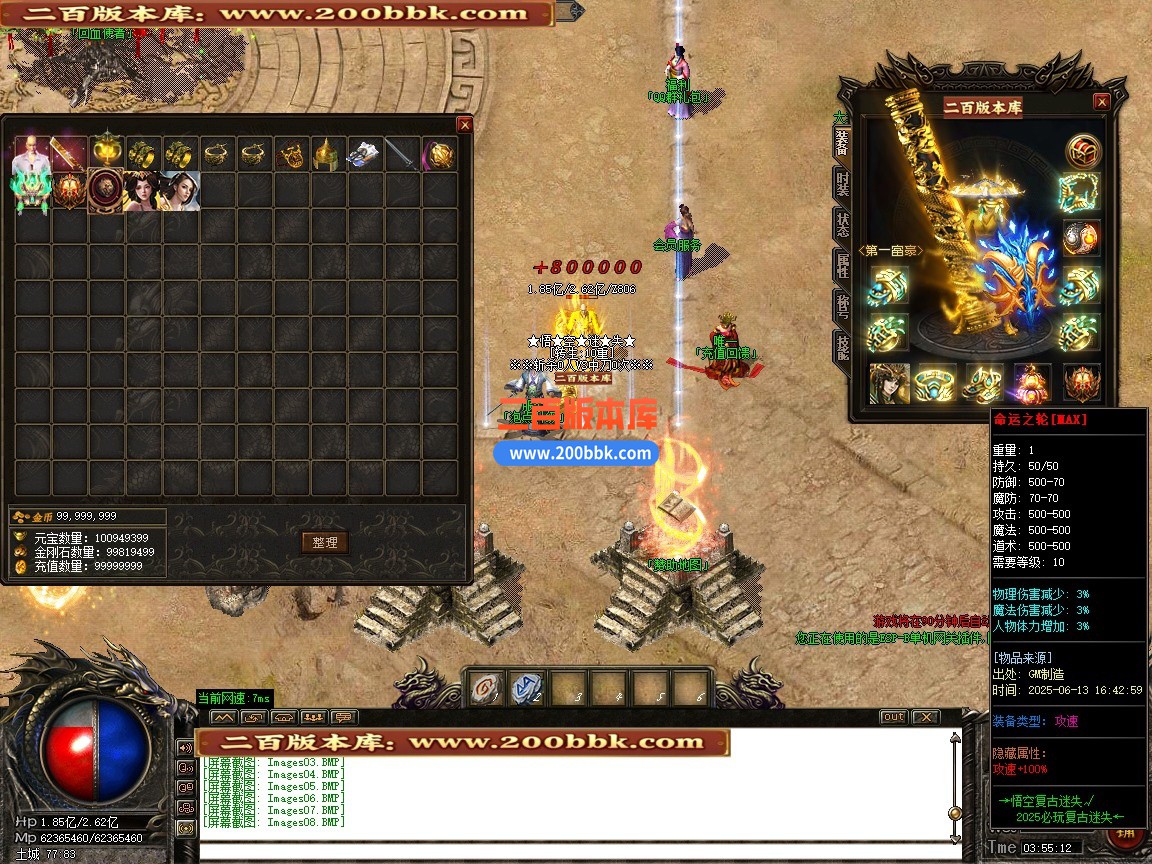The height and width of the screenshot is (864, 1152).
Task: Use the blue rune stone in hotbar slot 2
Action: point(527,687)
